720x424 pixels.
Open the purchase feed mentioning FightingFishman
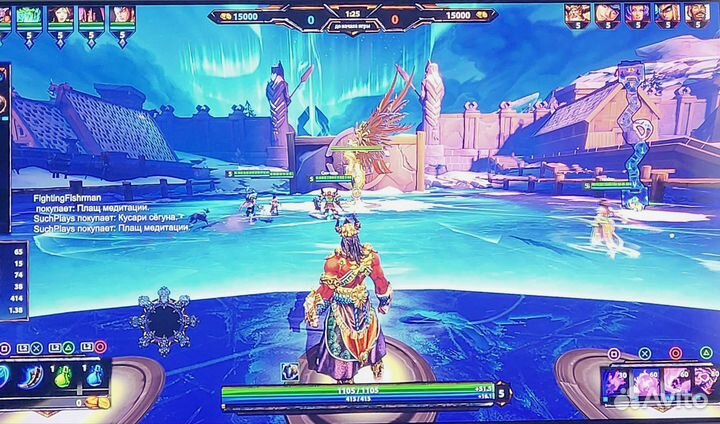[x=92, y=202]
